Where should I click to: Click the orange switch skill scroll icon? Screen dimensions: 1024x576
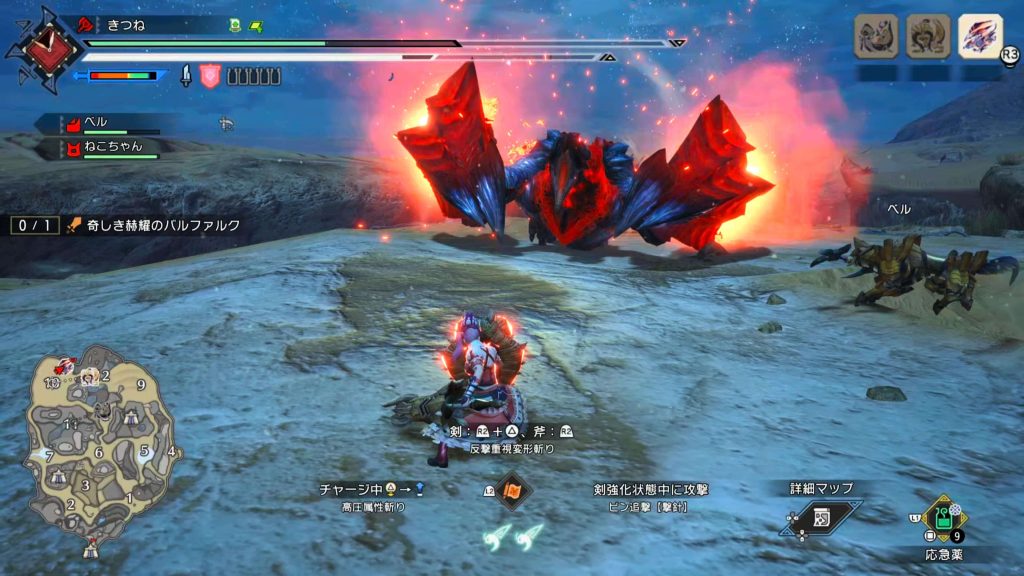point(514,491)
